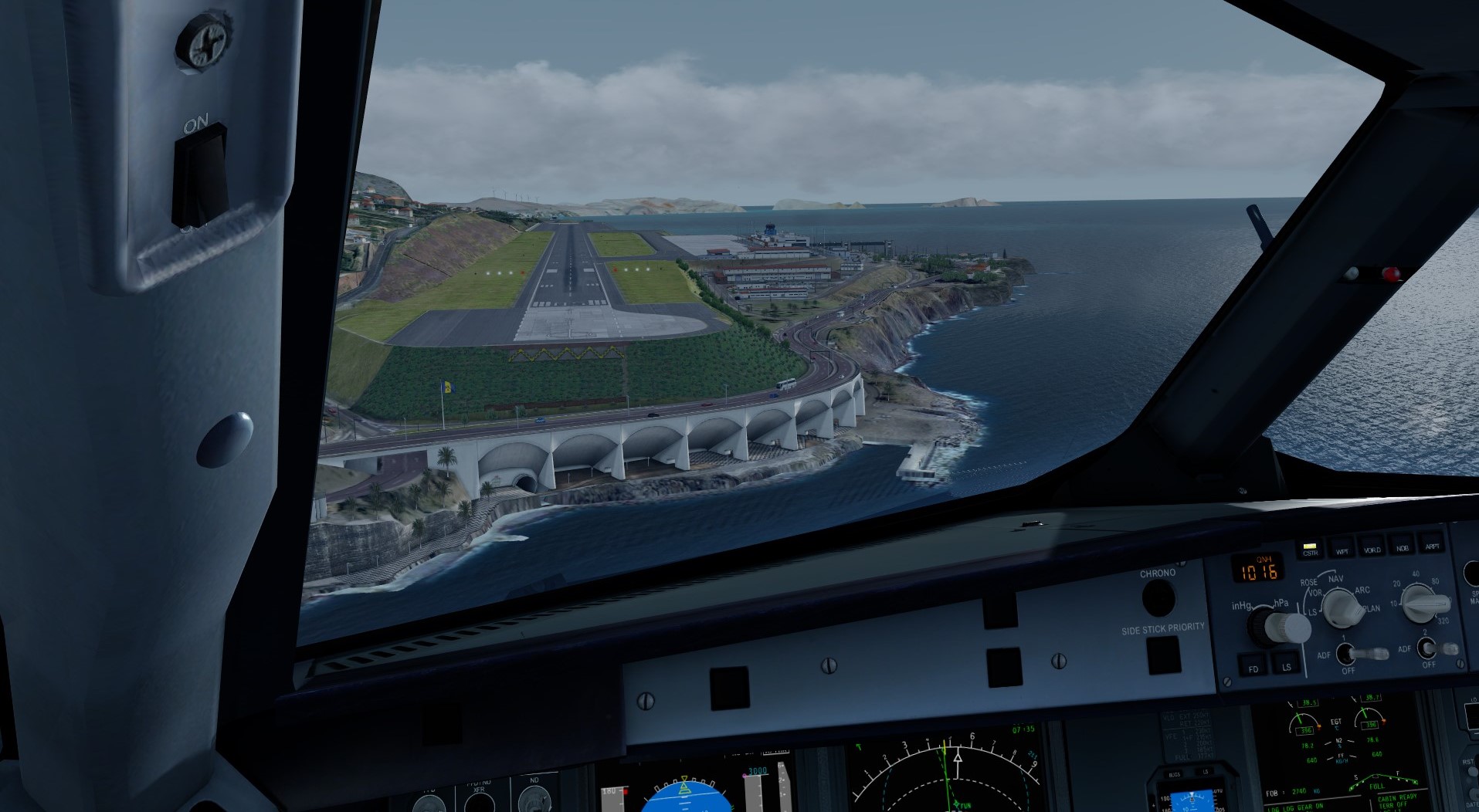
Task: Click the PFD/ND XFR button
Action: pyautogui.click(x=480, y=803)
